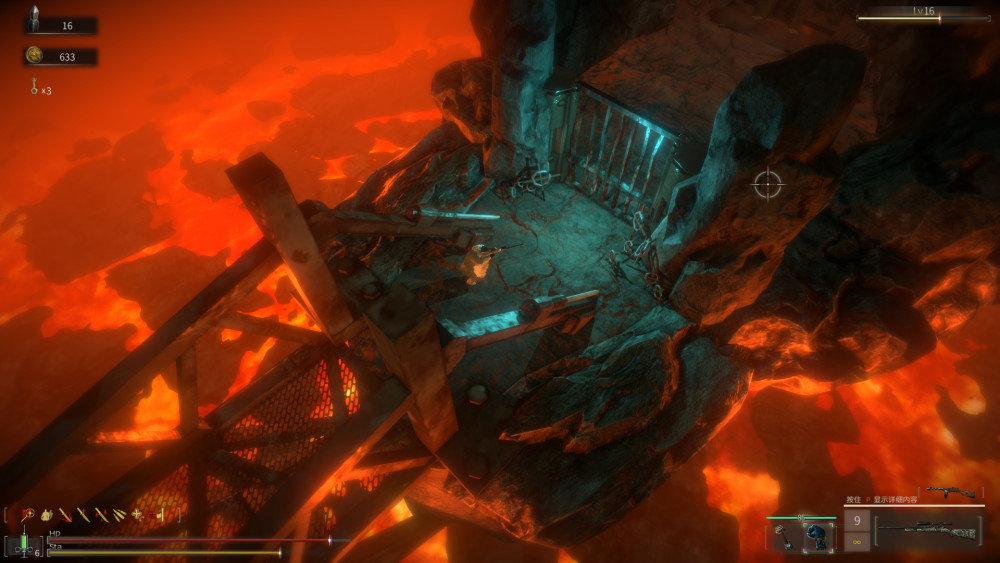Click the pouch buff icon

(46, 514)
